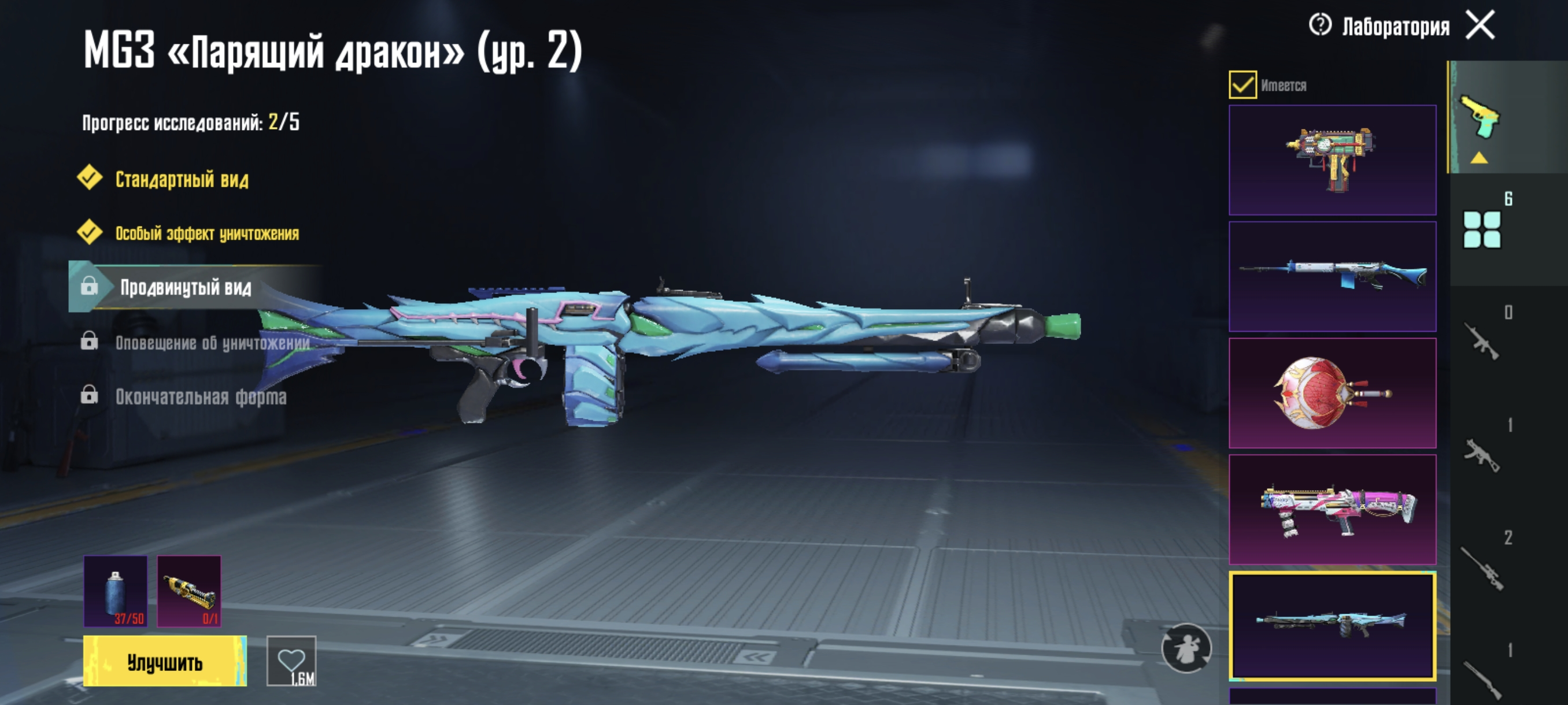Click the yellow Улучшить upgrade button
This screenshot has width=1568, height=705.
point(165,661)
